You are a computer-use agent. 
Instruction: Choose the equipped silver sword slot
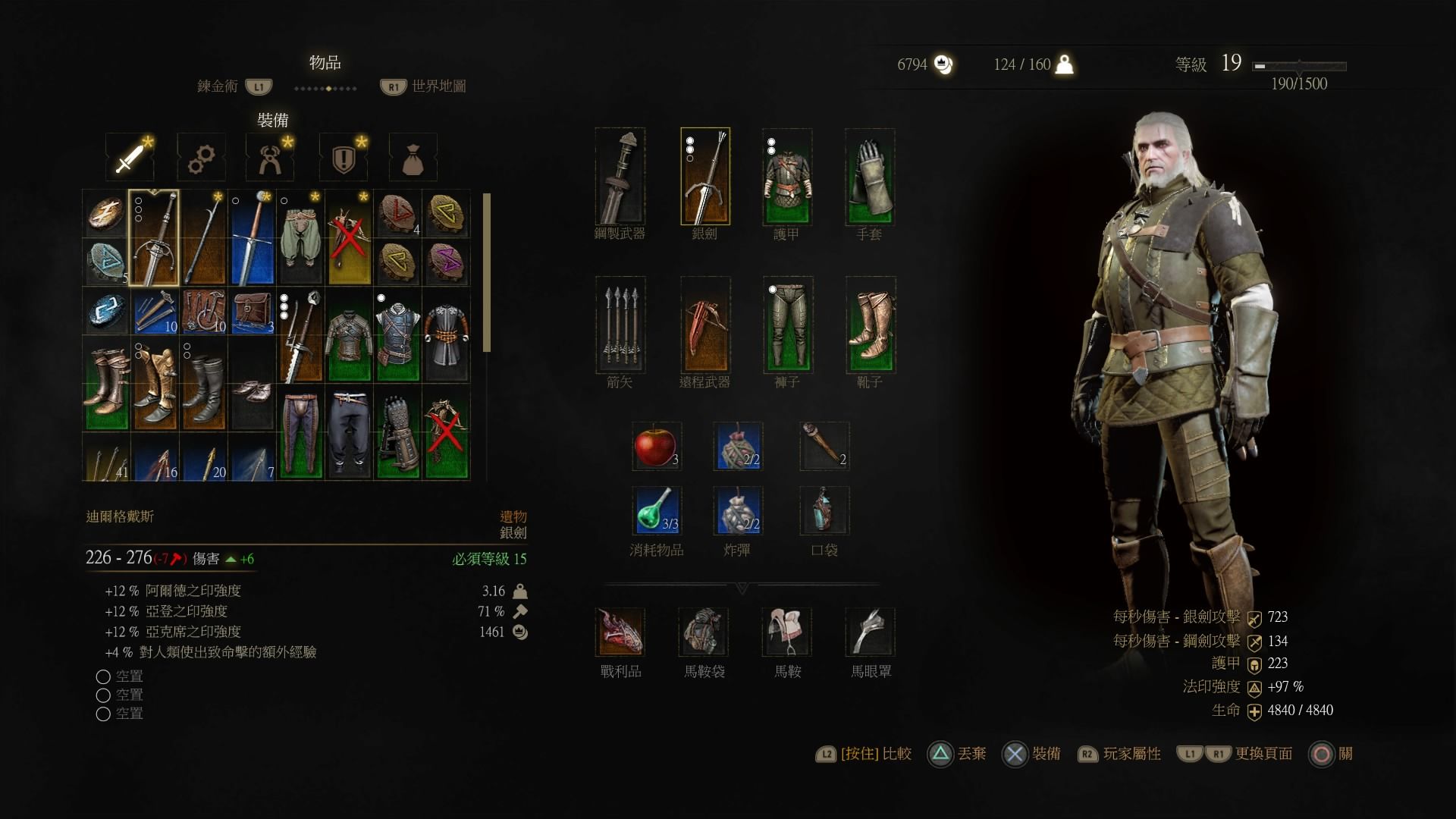coord(705,177)
